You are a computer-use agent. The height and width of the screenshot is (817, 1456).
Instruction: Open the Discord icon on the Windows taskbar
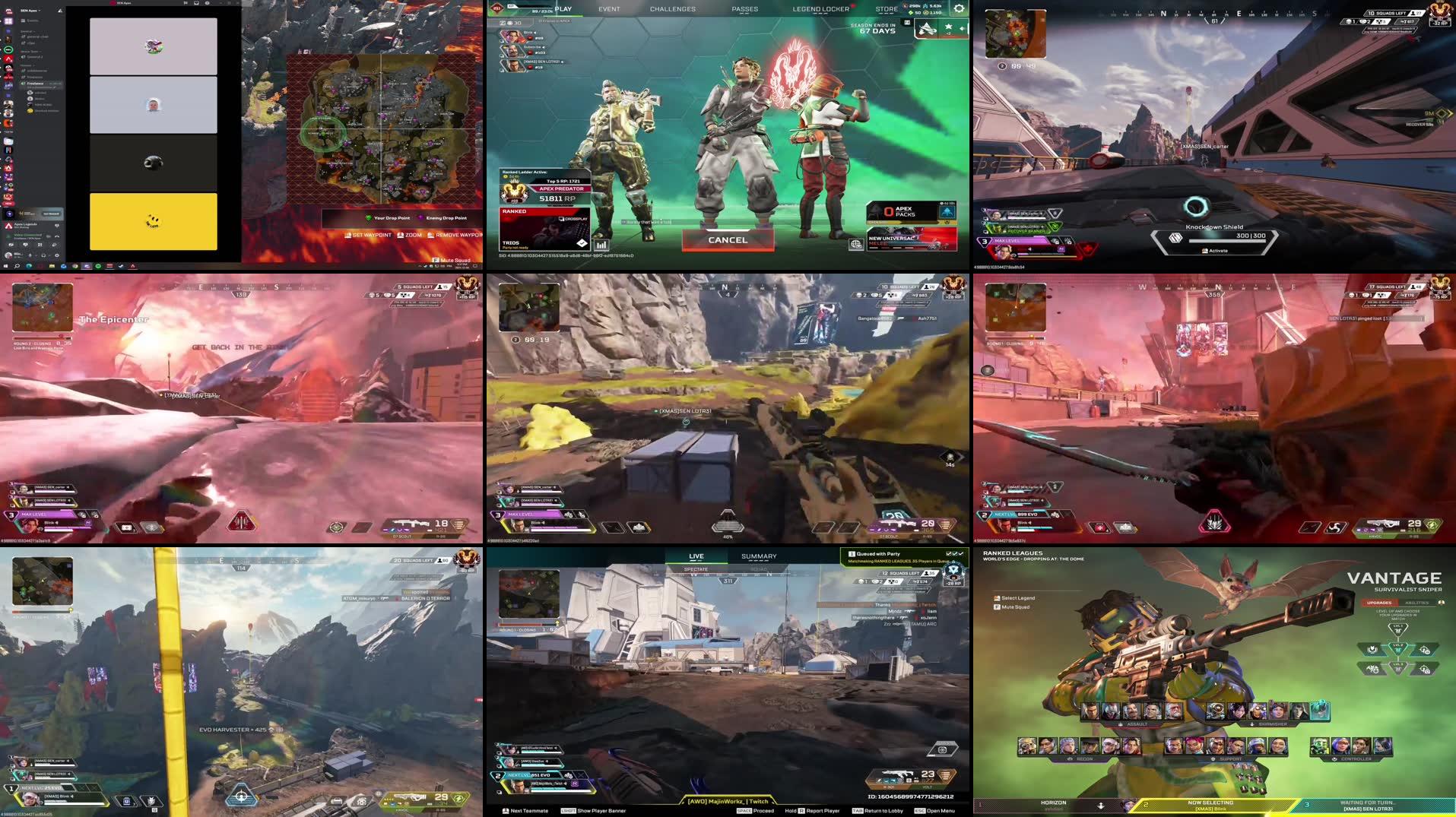[x=64, y=267]
